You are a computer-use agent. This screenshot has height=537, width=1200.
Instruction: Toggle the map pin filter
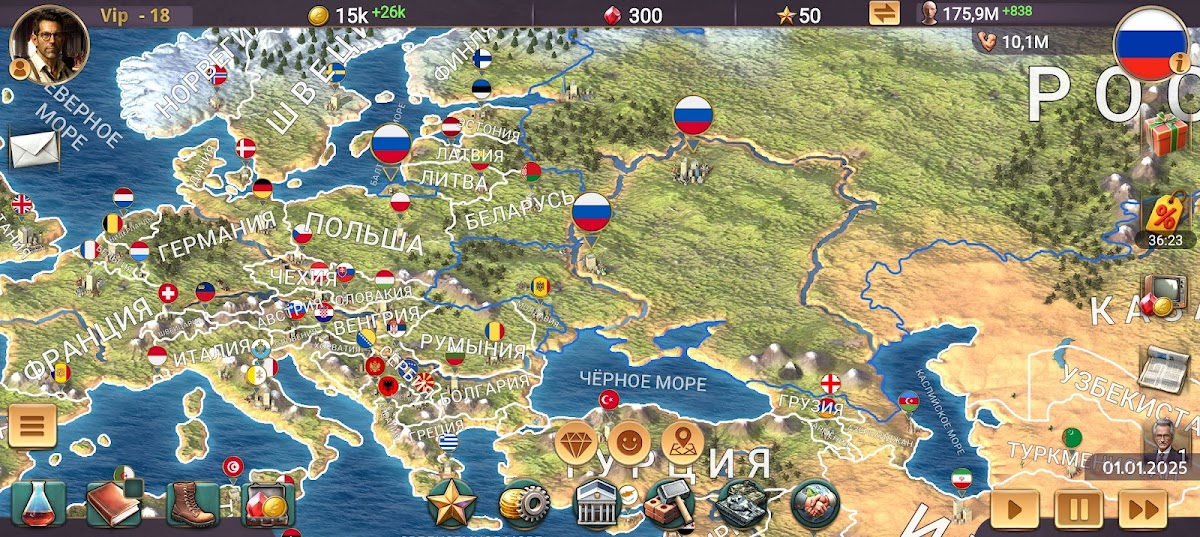click(684, 440)
